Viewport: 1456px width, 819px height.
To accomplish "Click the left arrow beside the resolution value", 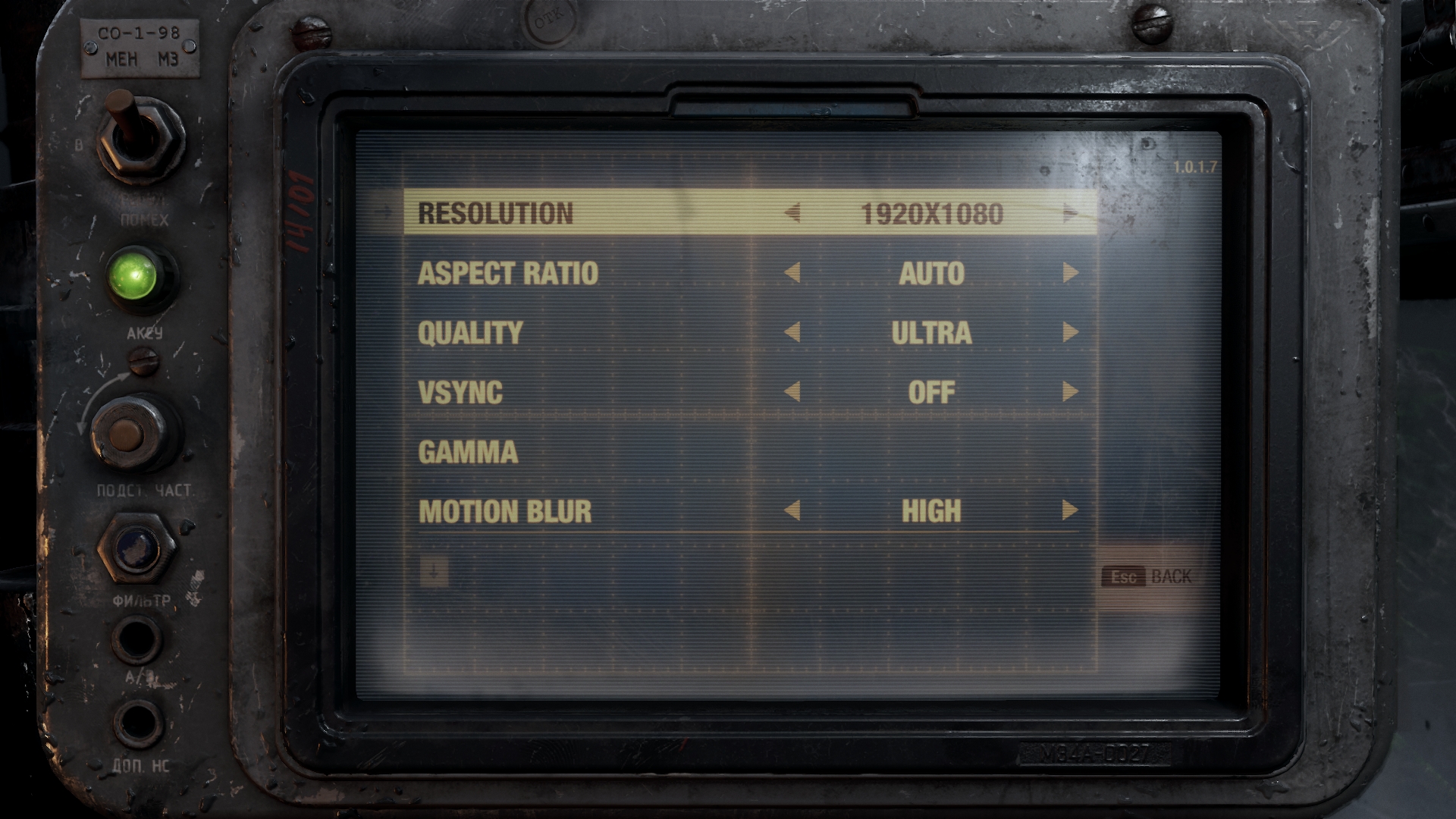I will click(792, 214).
